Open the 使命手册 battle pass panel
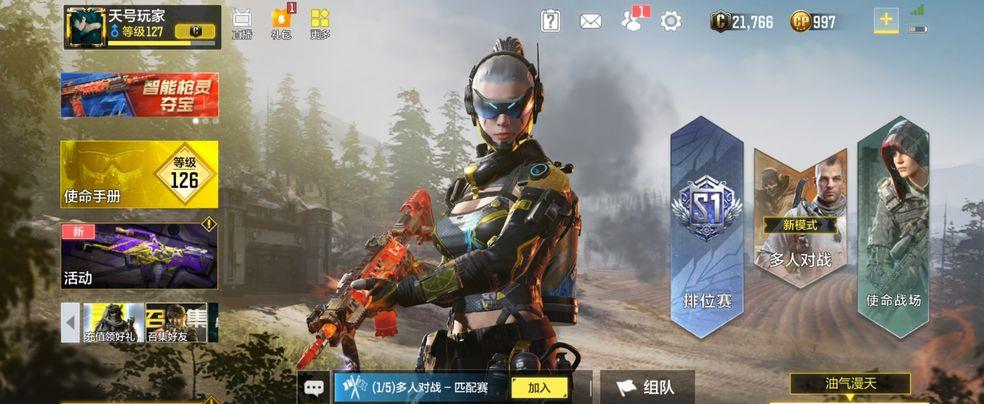The image size is (984, 404). (x=139, y=174)
